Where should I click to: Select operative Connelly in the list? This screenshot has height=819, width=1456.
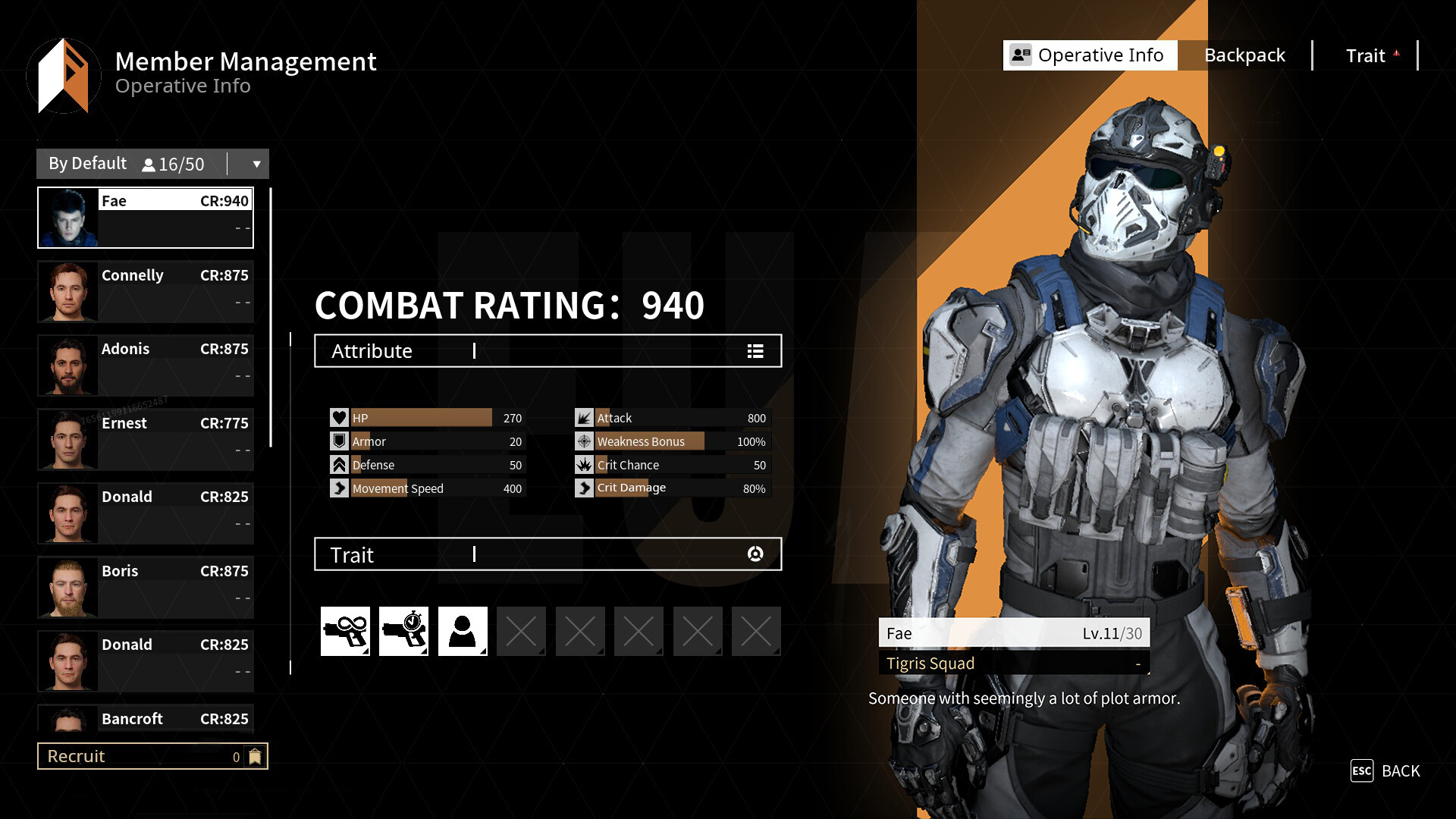click(x=146, y=291)
